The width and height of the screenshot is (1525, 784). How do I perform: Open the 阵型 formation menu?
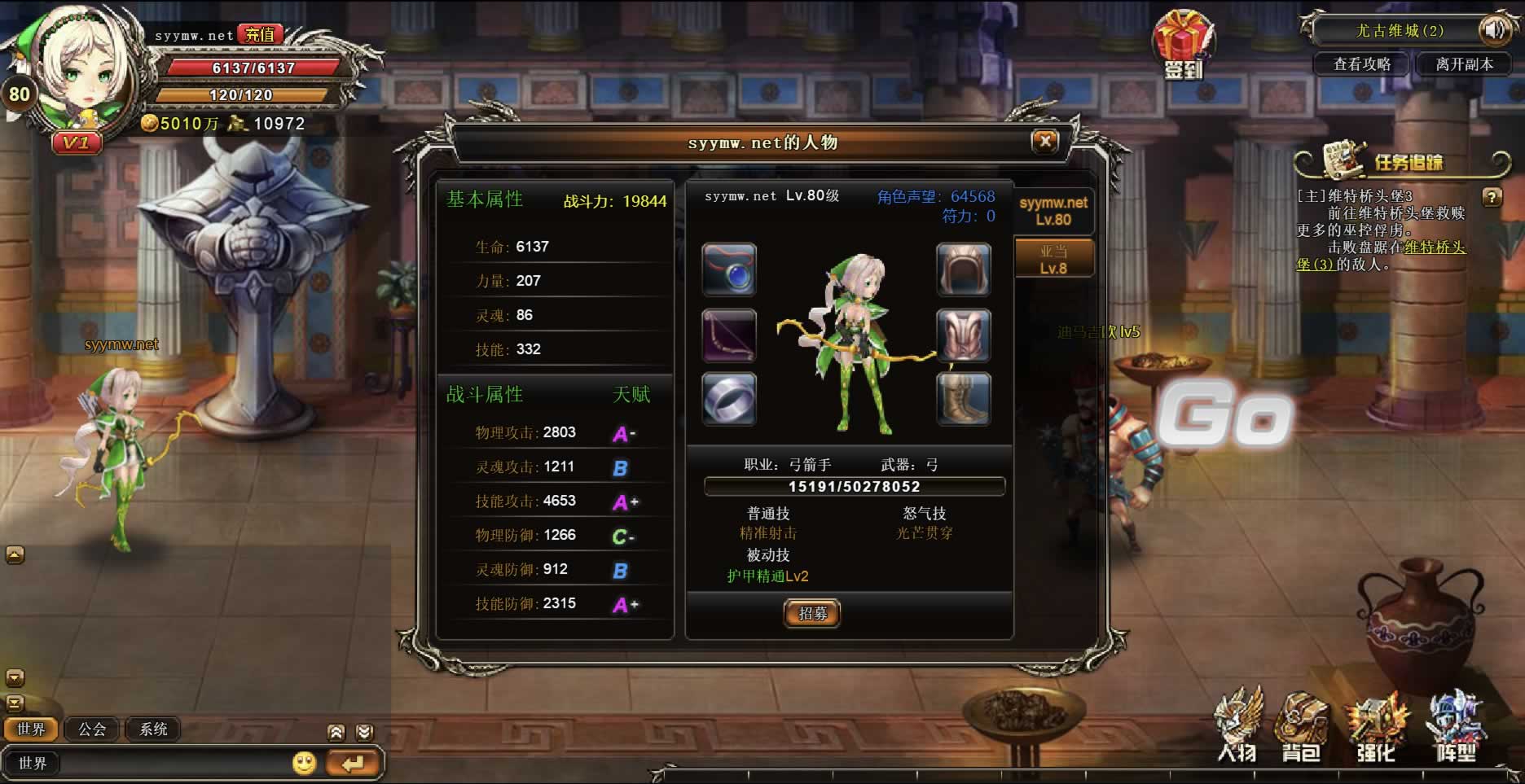click(1455, 729)
